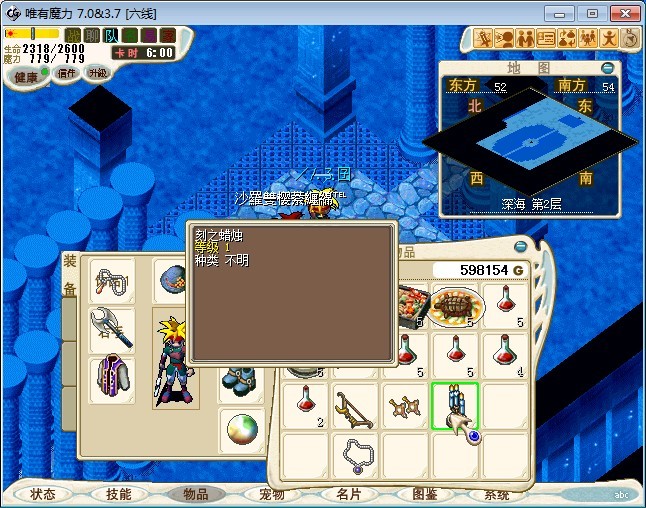Image resolution: width=646 pixels, height=508 pixels.
Task: Click the 健康 health button
Action: point(25,77)
